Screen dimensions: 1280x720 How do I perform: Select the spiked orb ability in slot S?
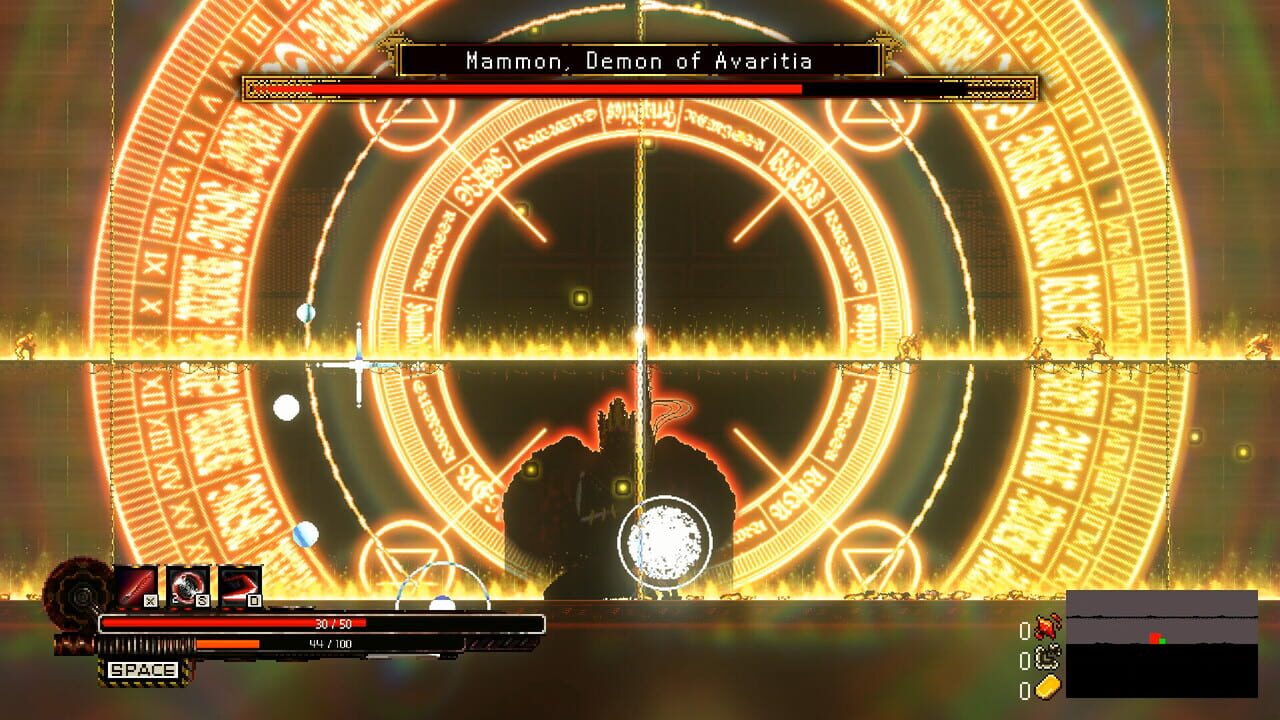click(x=189, y=587)
